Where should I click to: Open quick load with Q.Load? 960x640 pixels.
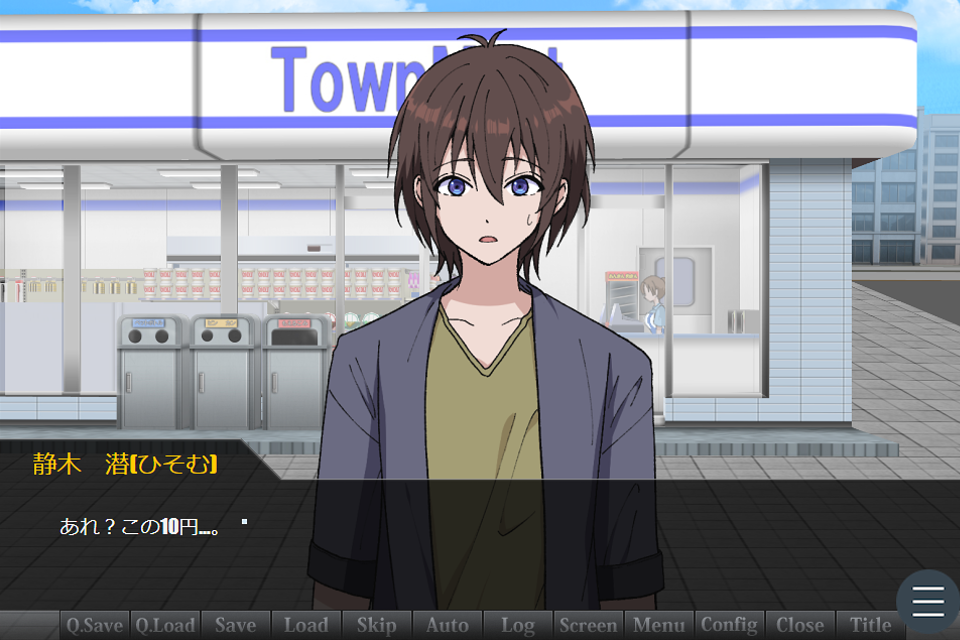pyautogui.click(x=165, y=625)
